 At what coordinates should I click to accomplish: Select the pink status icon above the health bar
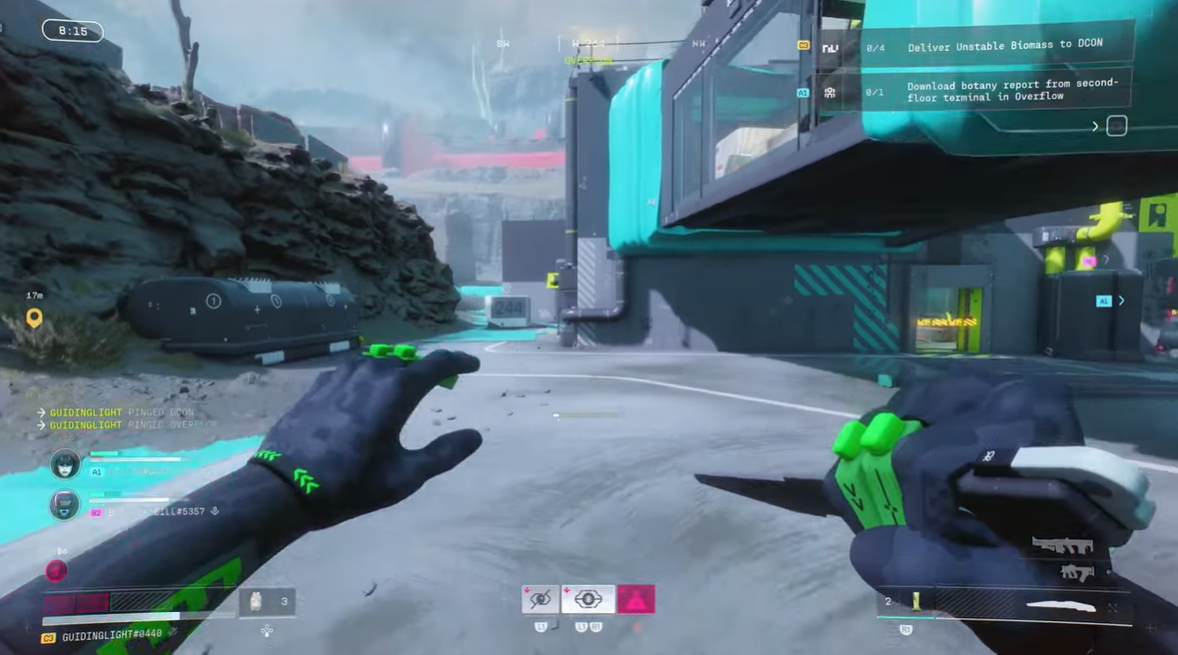(57, 570)
